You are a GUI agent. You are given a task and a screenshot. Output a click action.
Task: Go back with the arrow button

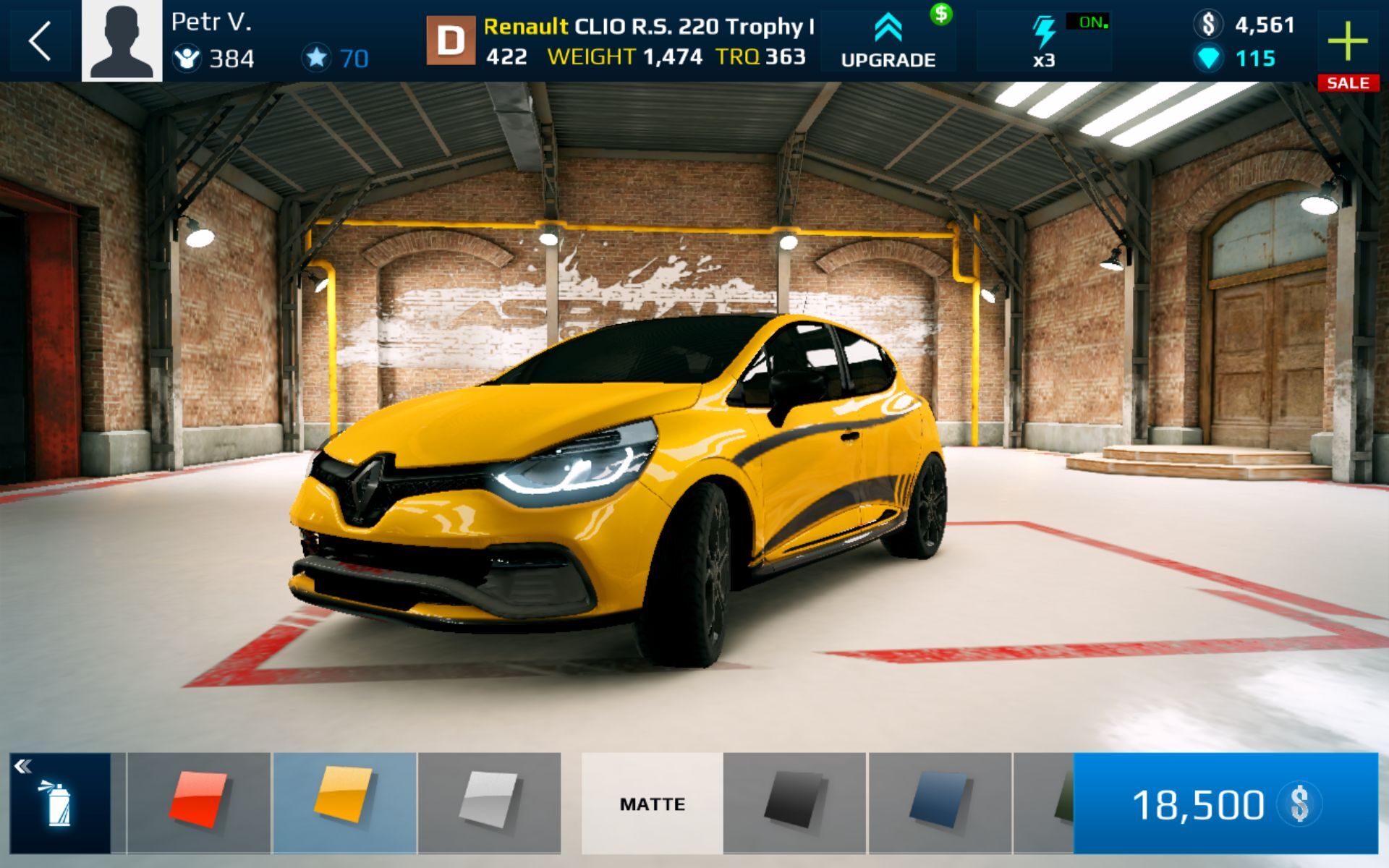41,41
